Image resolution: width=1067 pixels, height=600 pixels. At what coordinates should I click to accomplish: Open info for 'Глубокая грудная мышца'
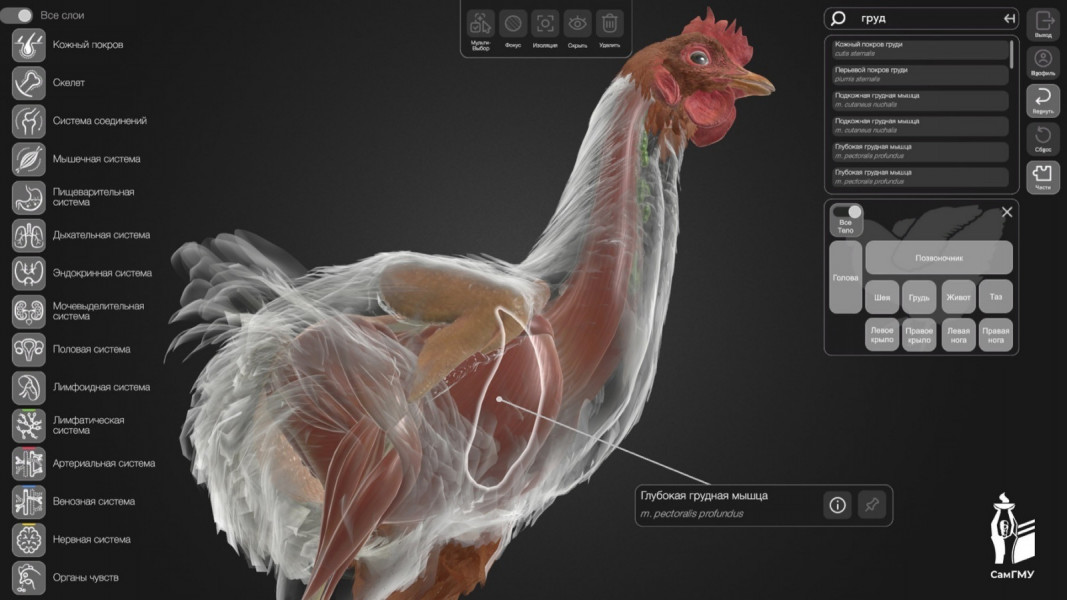coord(837,505)
